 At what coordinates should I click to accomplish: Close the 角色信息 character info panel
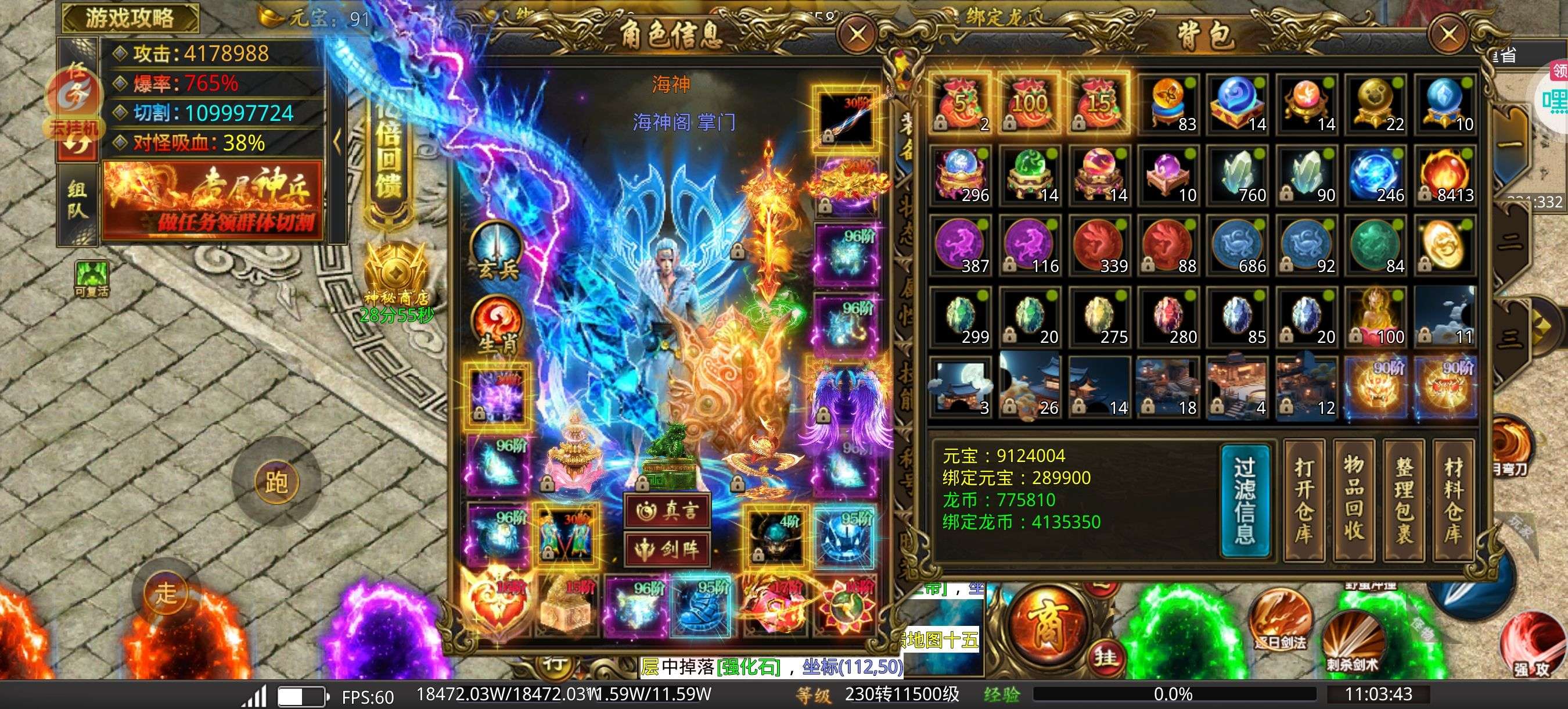858,34
